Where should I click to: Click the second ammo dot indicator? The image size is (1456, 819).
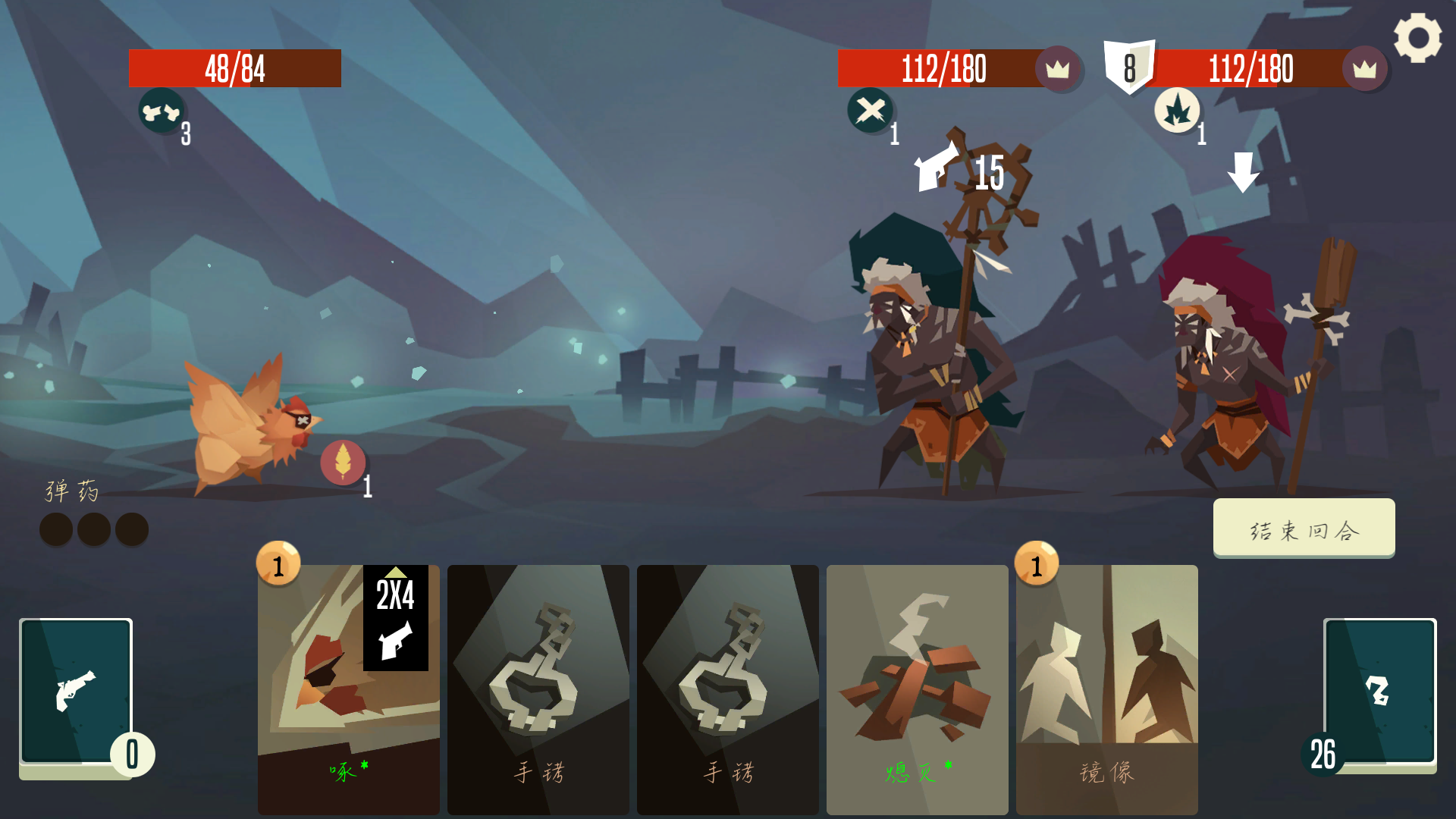(93, 529)
